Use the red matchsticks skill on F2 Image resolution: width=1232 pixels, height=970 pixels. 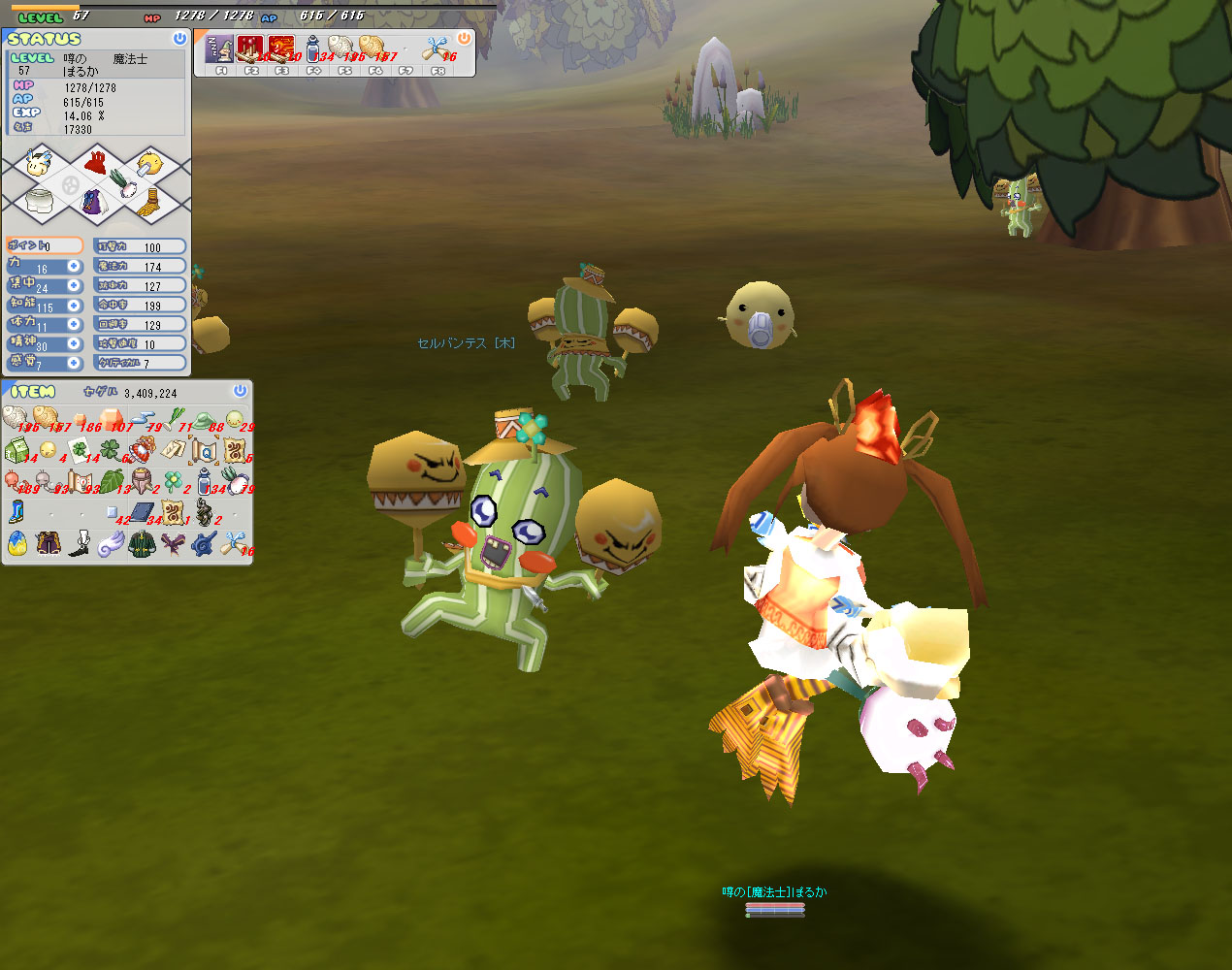250,48
